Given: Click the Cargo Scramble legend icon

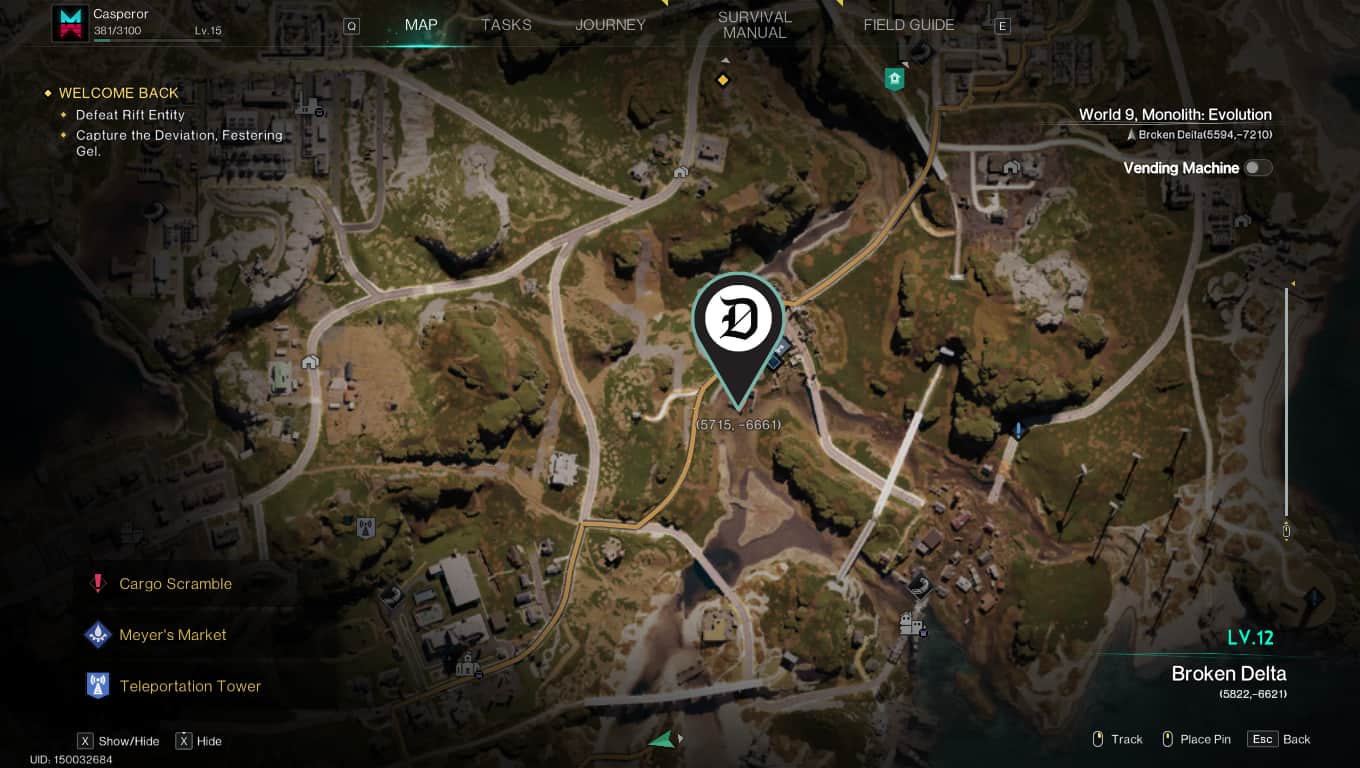Looking at the screenshot, I should point(98,583).
